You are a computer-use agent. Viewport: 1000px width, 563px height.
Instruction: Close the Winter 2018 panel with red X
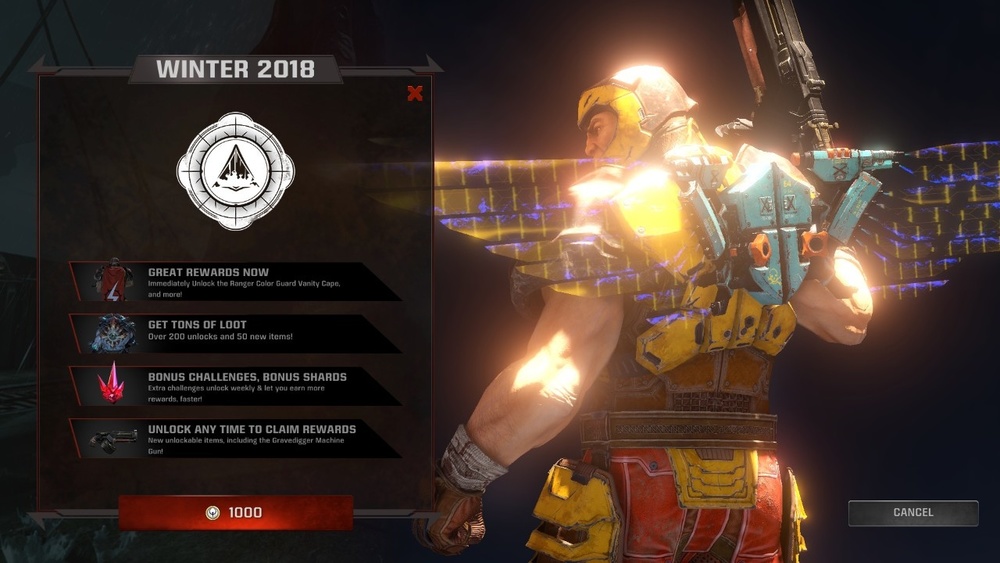415,94
